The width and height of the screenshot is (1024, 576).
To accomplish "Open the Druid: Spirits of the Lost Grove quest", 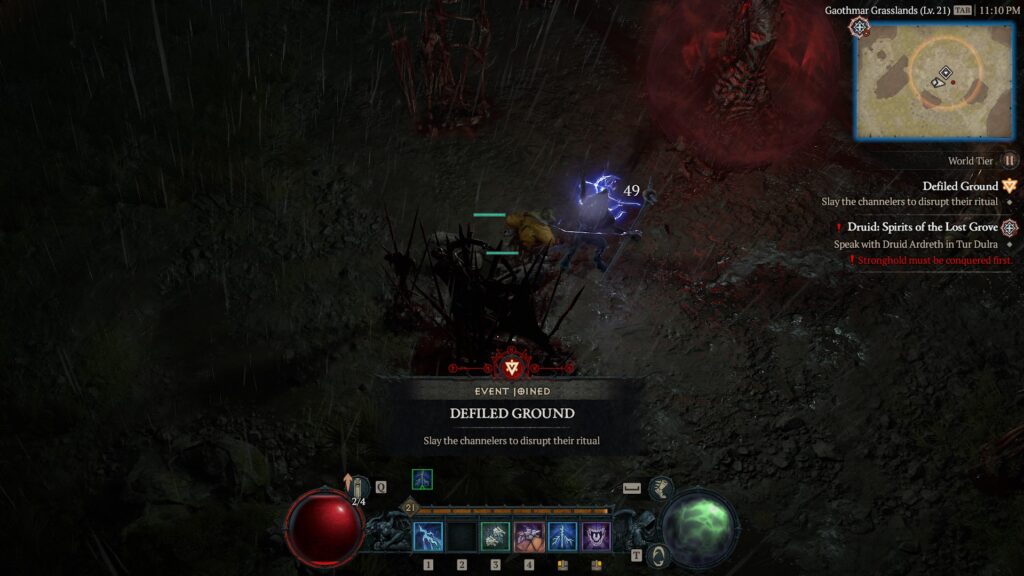I will 922,227.
